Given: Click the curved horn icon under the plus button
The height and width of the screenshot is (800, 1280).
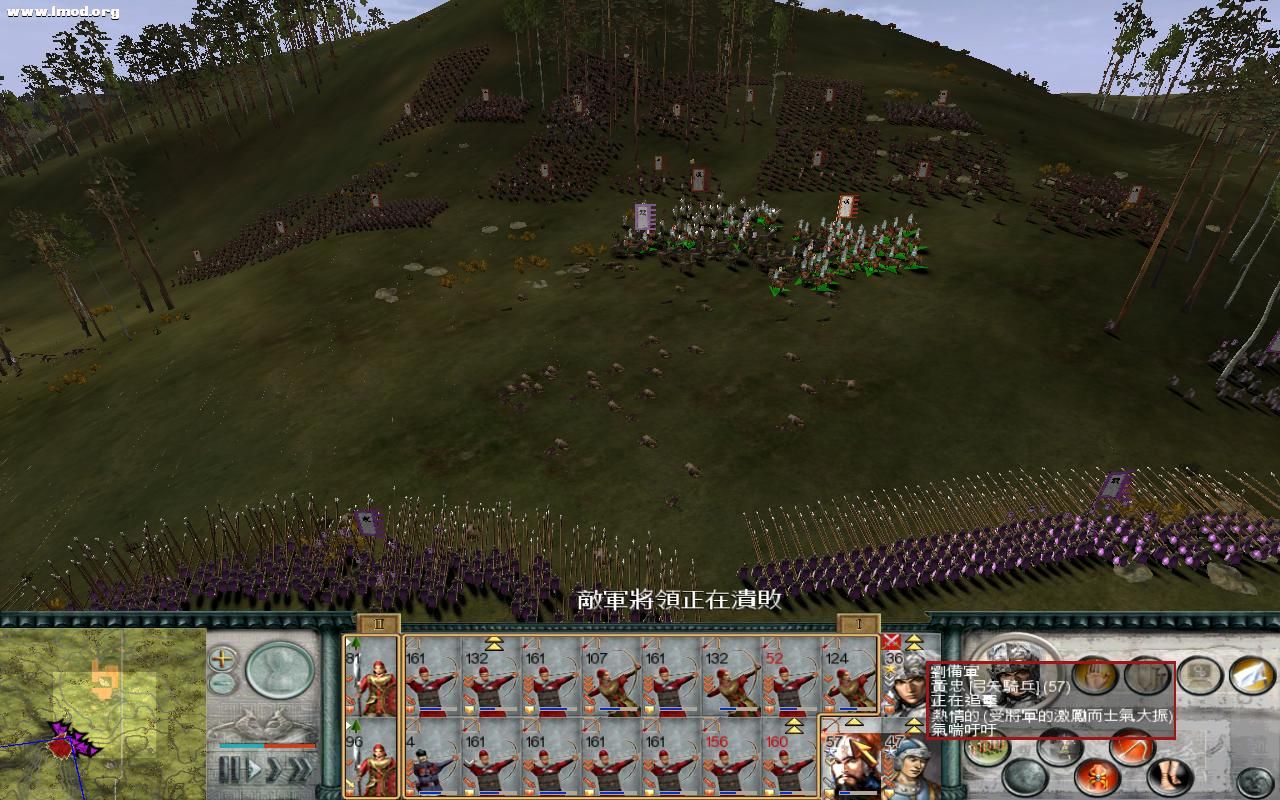Looking at the screenshot, I should click(x=221, y=683).
